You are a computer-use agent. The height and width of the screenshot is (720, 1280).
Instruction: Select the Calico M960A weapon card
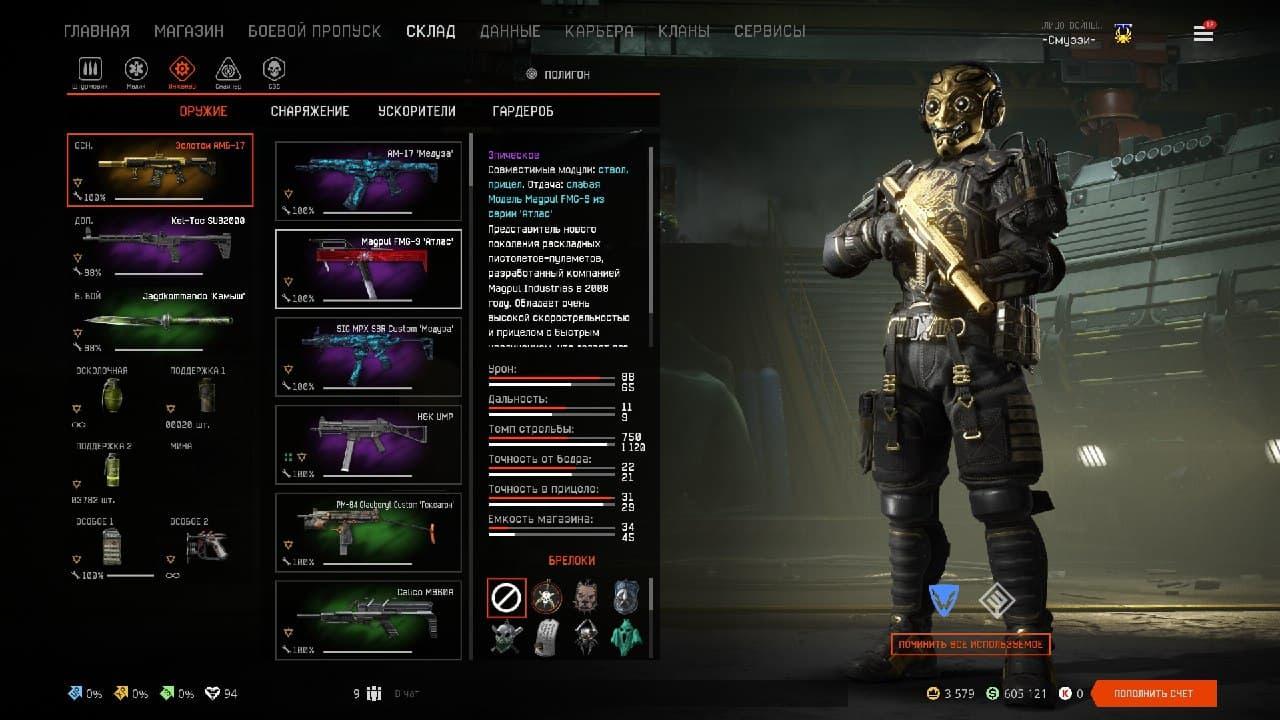click(x=368, y=620)
